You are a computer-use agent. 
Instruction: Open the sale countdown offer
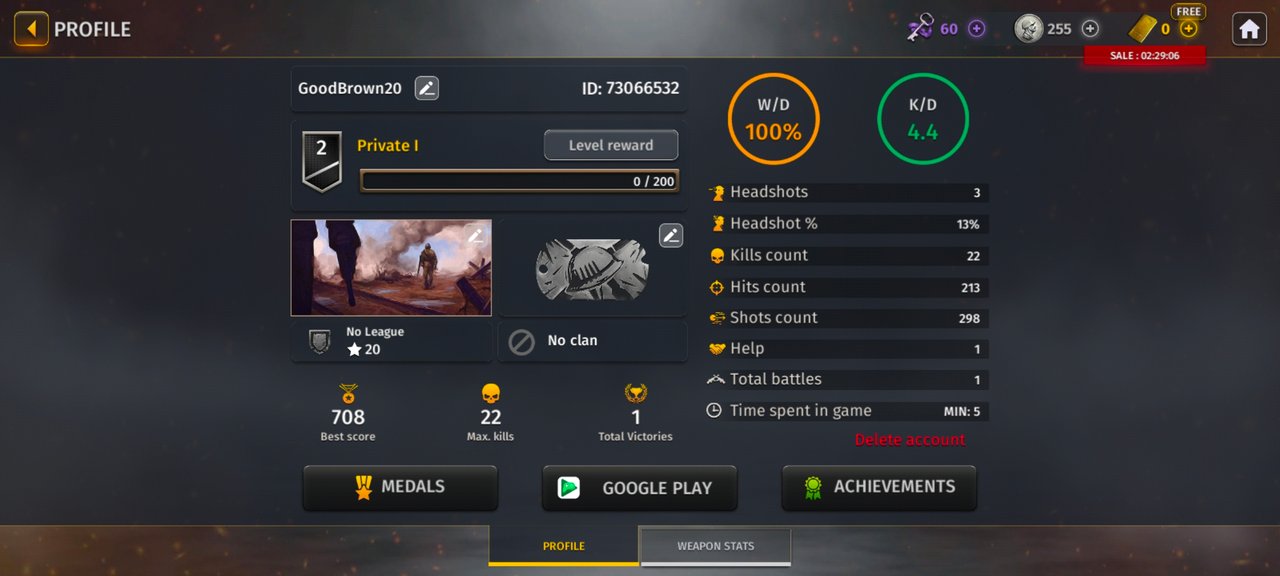tap(1145, 56)
